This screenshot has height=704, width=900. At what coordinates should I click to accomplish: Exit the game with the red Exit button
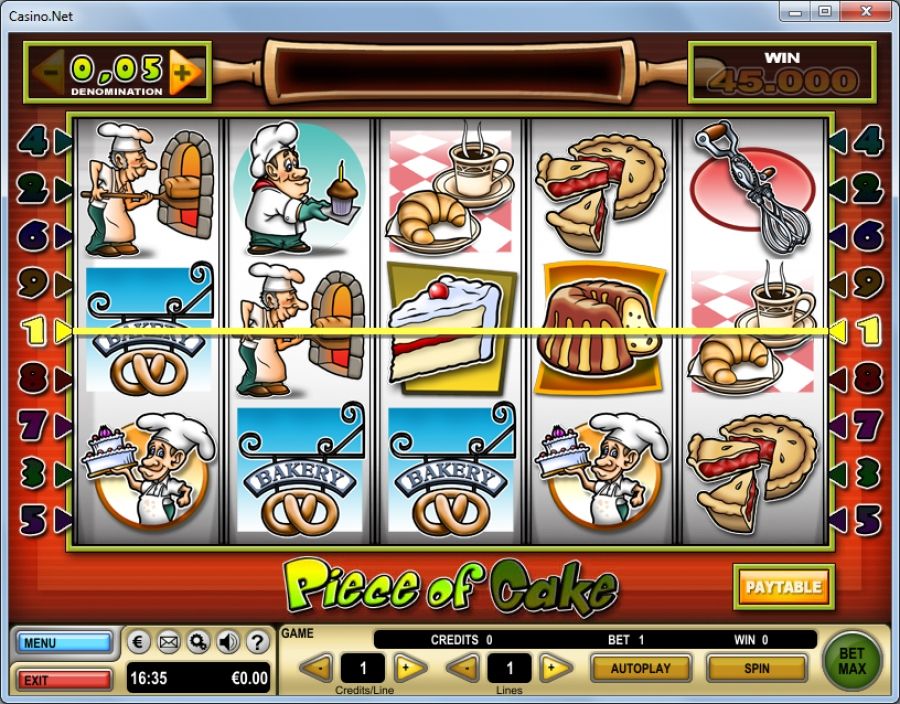point(63,680)
